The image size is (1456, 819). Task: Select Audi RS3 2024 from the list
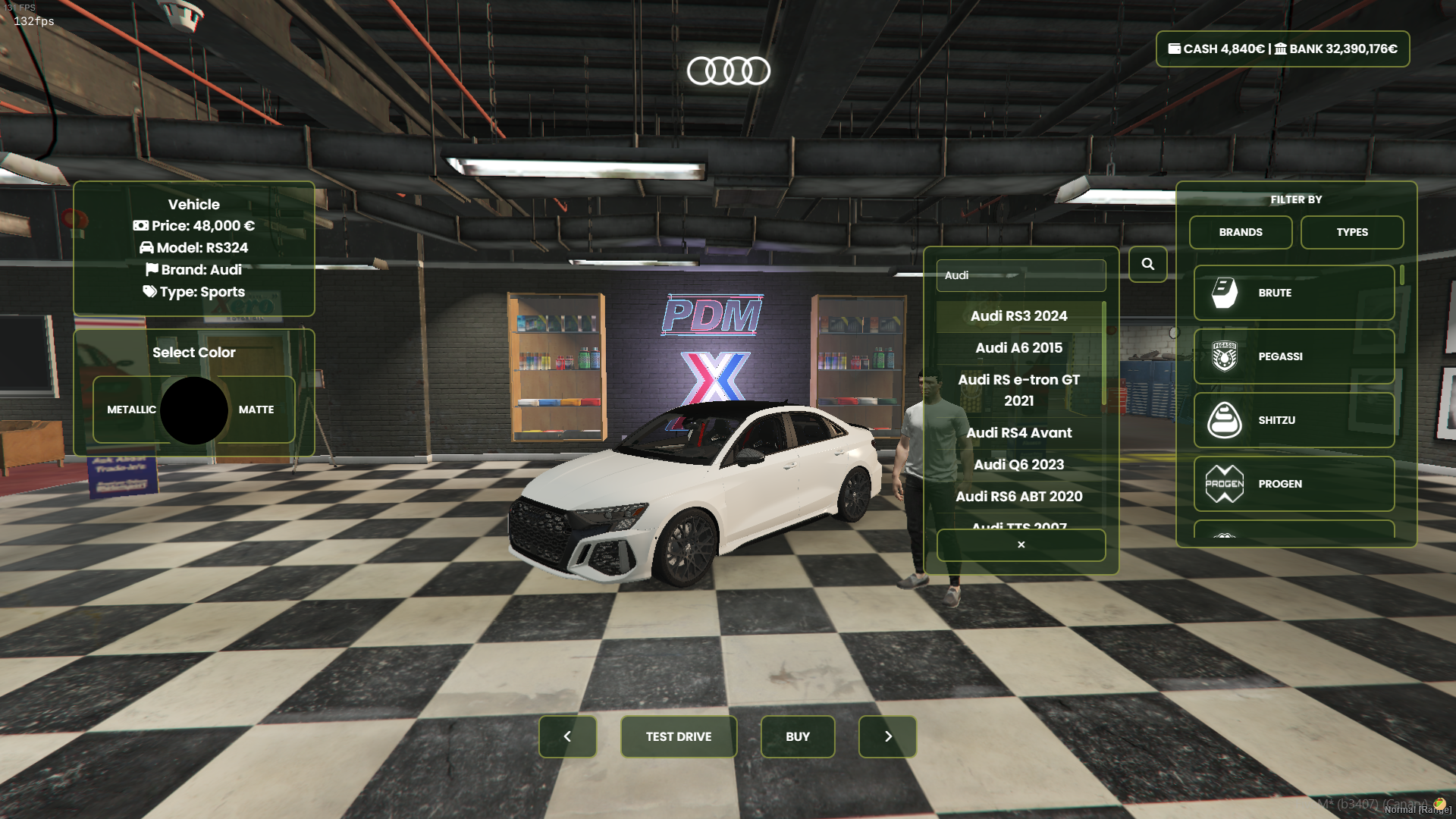(1018, 316)
